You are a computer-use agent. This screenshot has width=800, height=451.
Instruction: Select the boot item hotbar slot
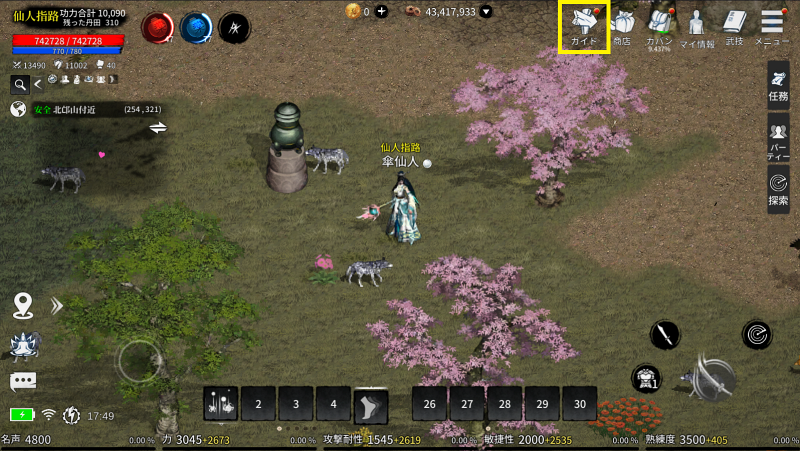click(370, 404)
